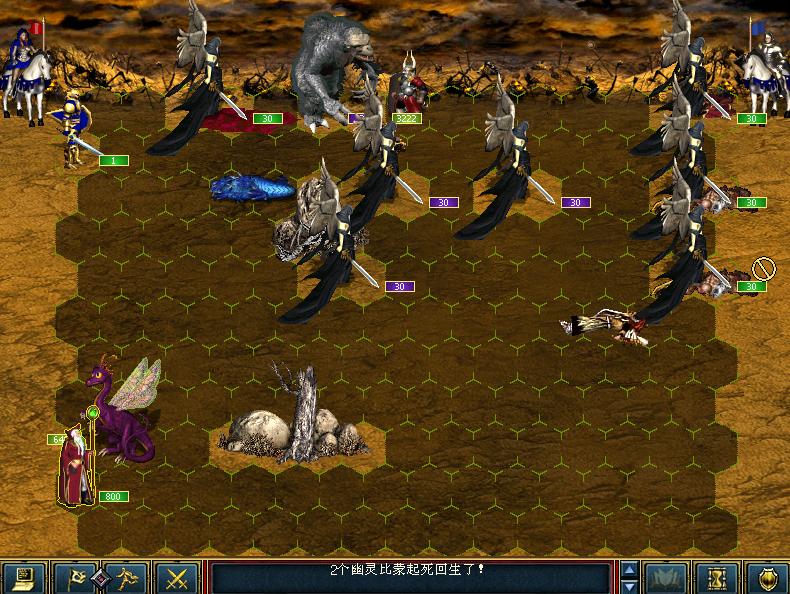The image size is (790, 594).
Task: Select the purple dragon stack of 800
Action: click(x=125, y=415)
